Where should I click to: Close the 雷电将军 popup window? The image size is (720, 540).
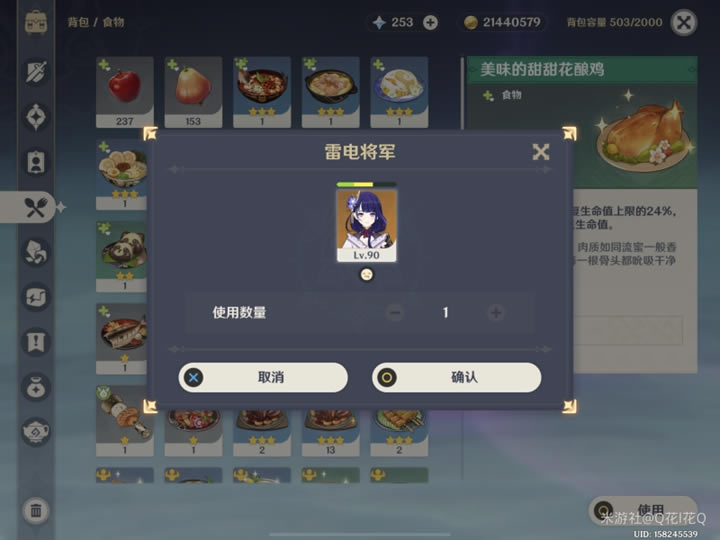[x=541, y=152]
